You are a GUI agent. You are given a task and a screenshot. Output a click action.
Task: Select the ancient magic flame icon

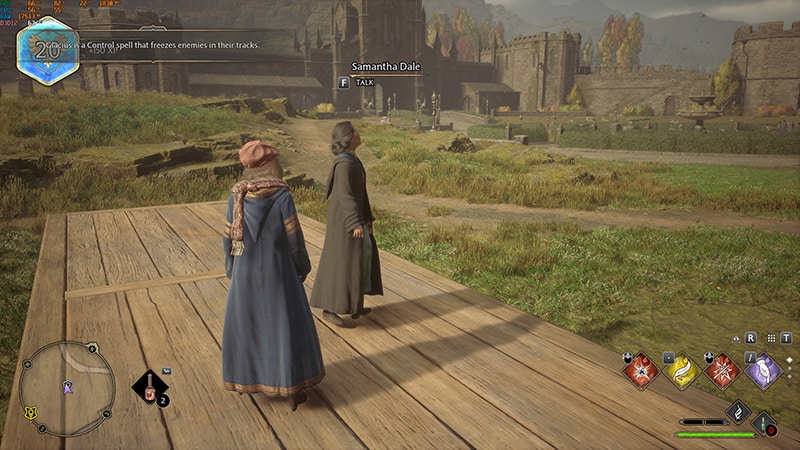pos(737,410)
